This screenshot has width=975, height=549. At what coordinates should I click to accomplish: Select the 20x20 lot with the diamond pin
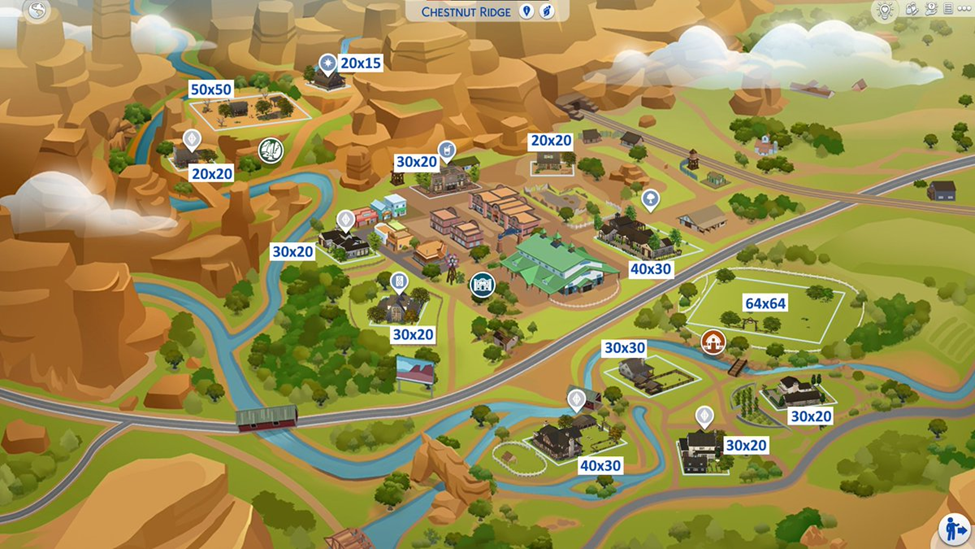(191, 140)
